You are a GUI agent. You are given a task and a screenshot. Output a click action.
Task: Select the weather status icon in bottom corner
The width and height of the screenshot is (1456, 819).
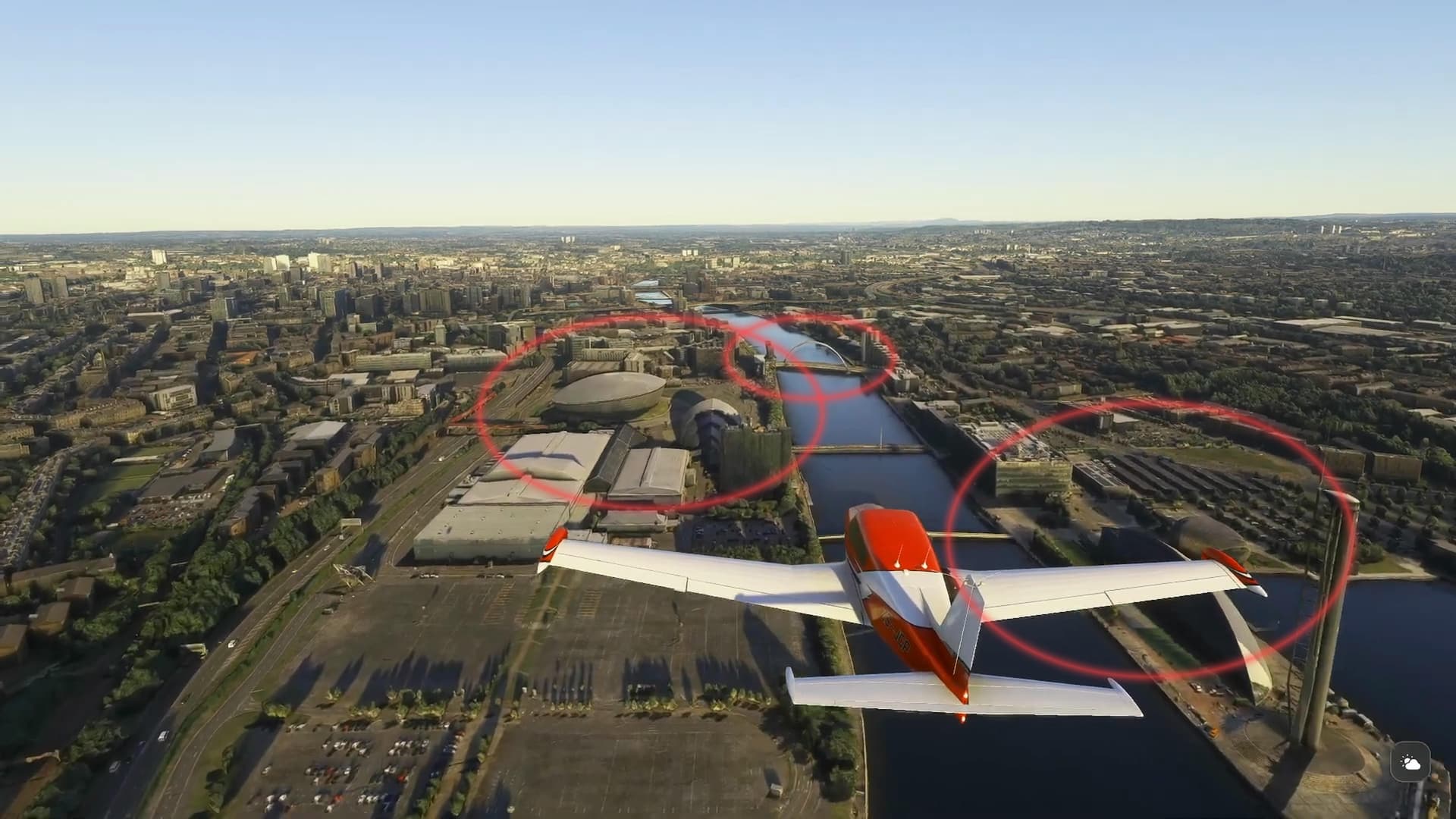[x=1410, y=761]
